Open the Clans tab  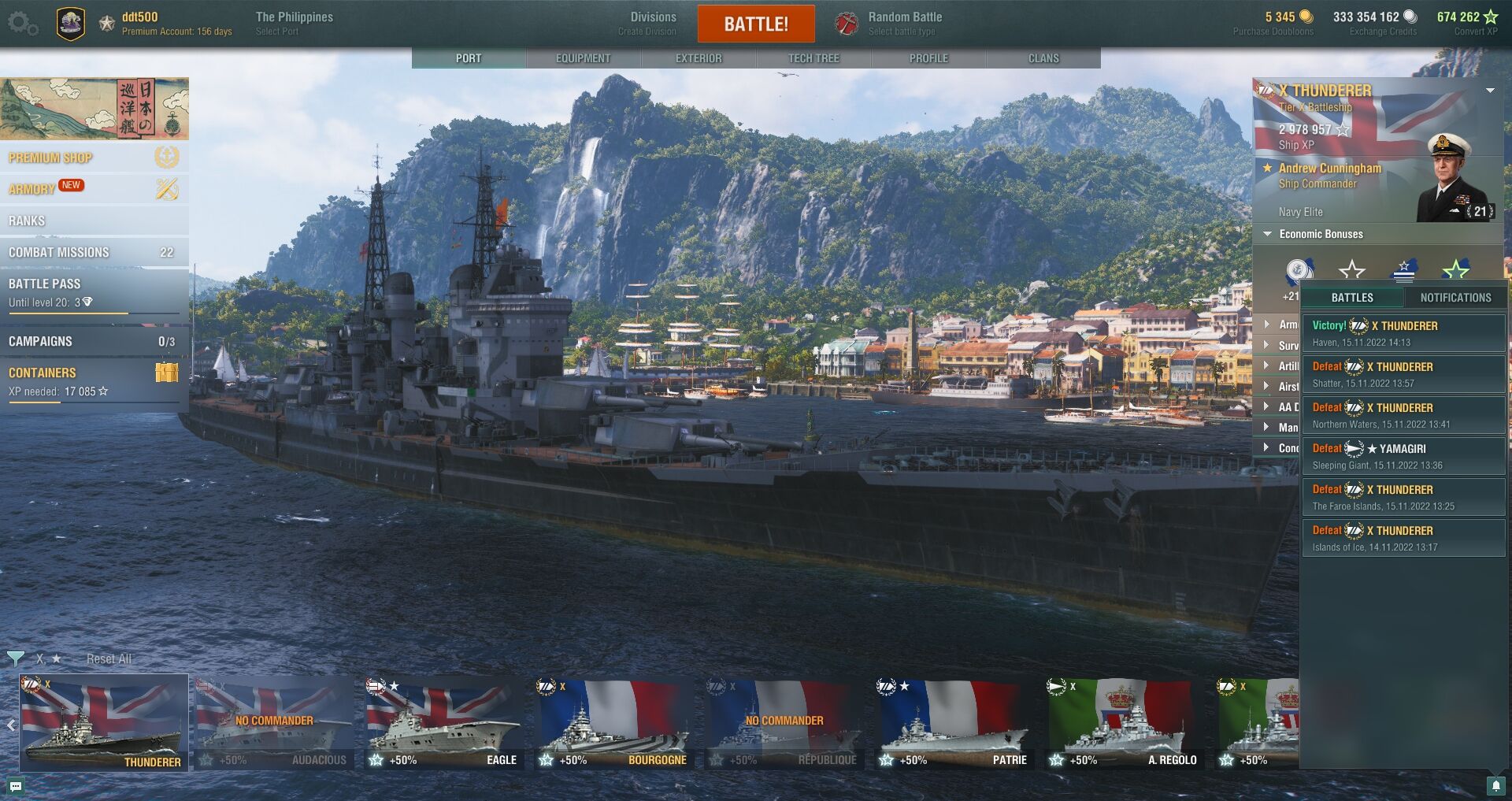point(1043,58)
